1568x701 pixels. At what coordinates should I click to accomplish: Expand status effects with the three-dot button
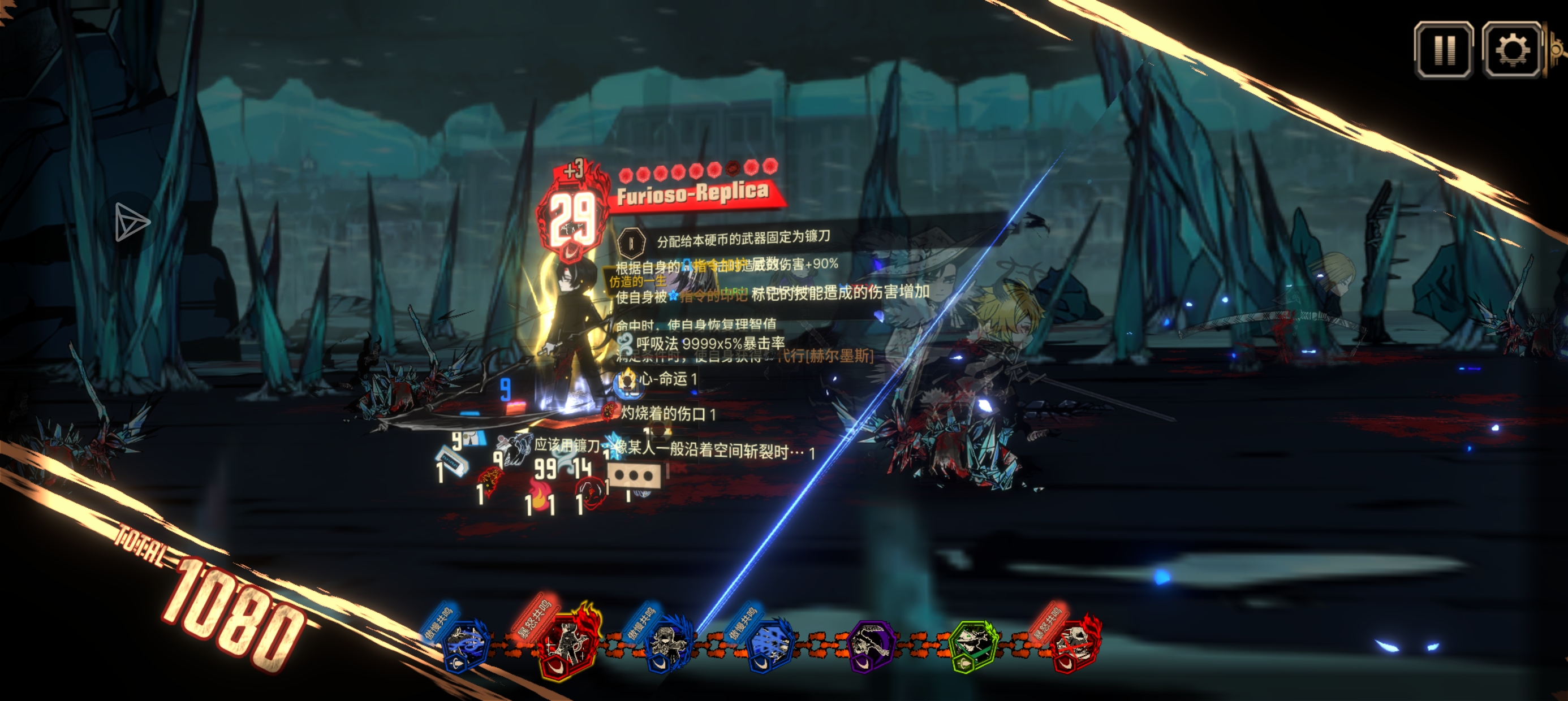click(634, 476)
